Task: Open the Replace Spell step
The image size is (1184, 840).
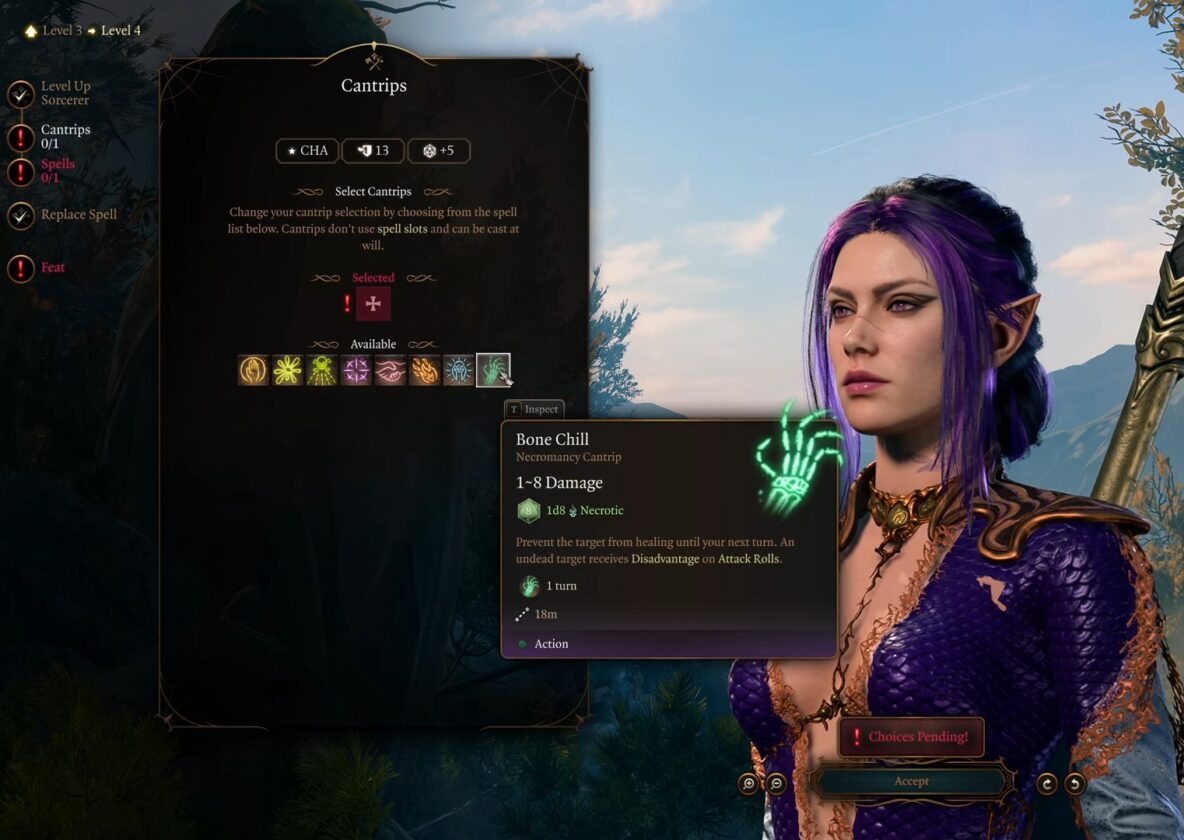Action: [x=77, y=215]
